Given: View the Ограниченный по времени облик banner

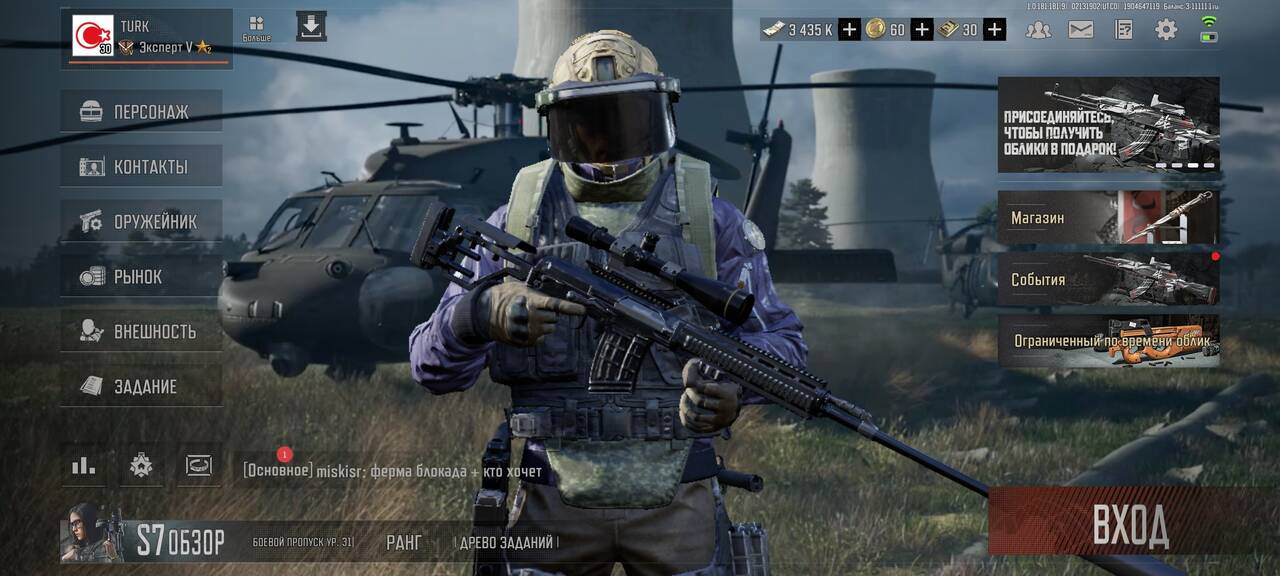Looking at the screenshot, I should (x=1108, y=341).
